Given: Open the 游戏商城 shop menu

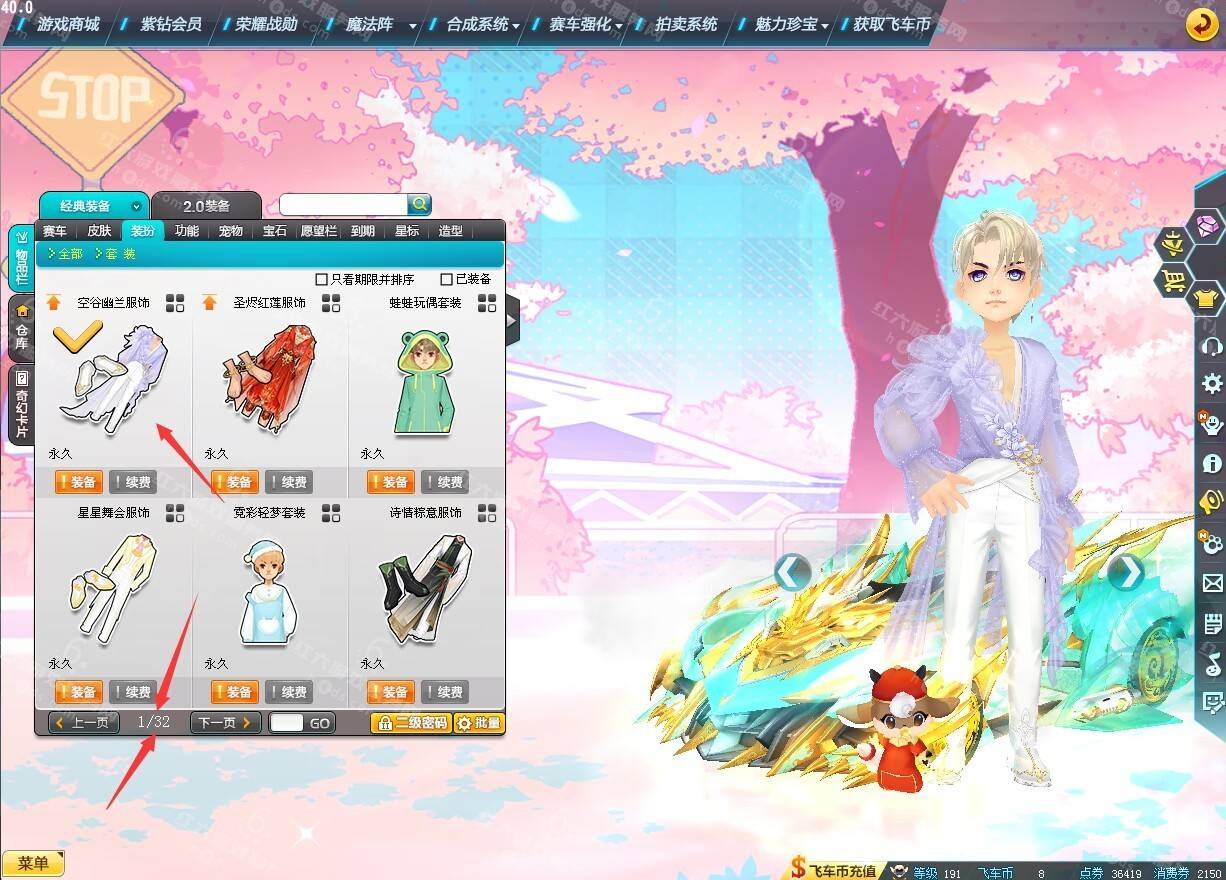Looking at the screenshot, I should 67,23.
